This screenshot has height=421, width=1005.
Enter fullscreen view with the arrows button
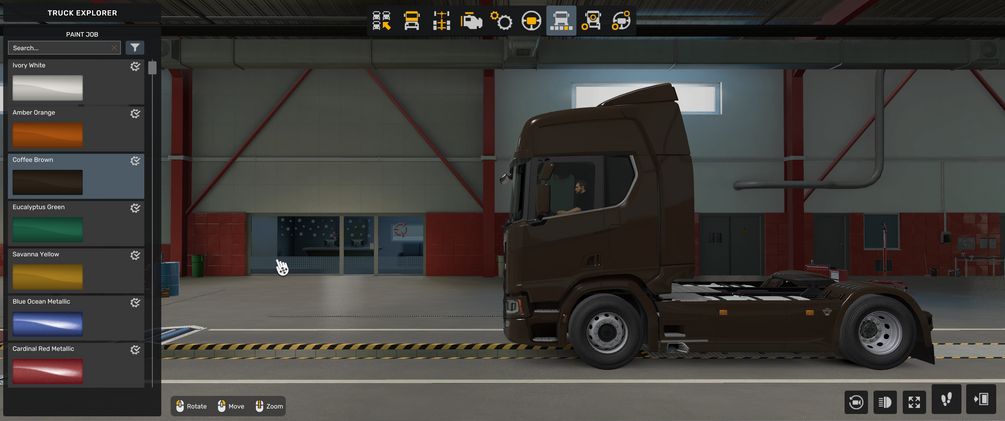point(914,401)
